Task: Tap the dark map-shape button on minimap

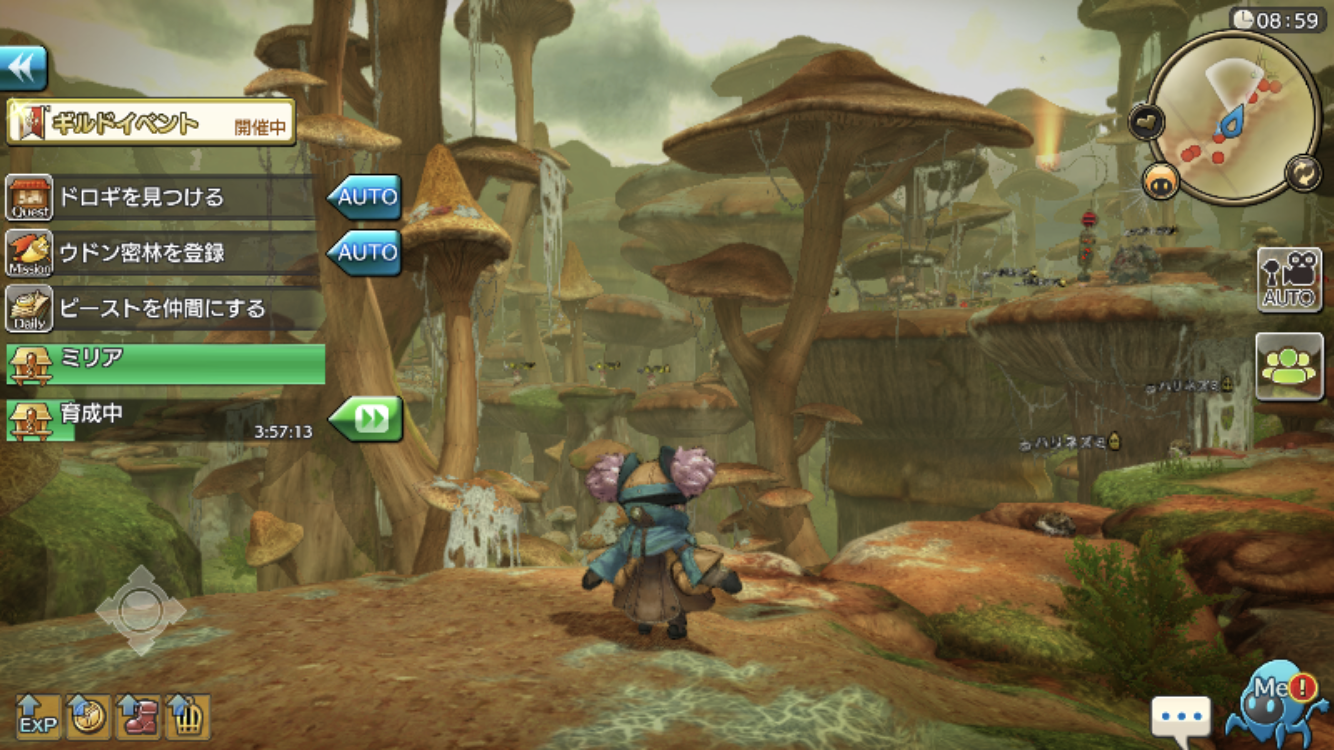Action: point(1147,122)
